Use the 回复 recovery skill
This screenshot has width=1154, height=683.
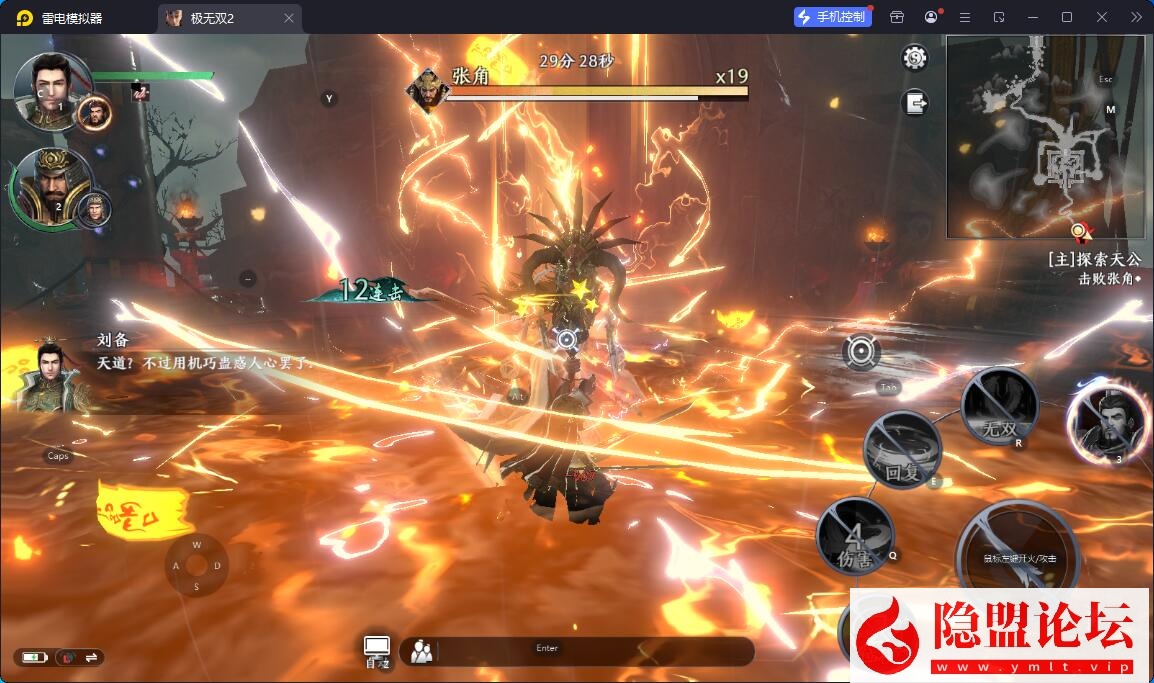point(902,450)
